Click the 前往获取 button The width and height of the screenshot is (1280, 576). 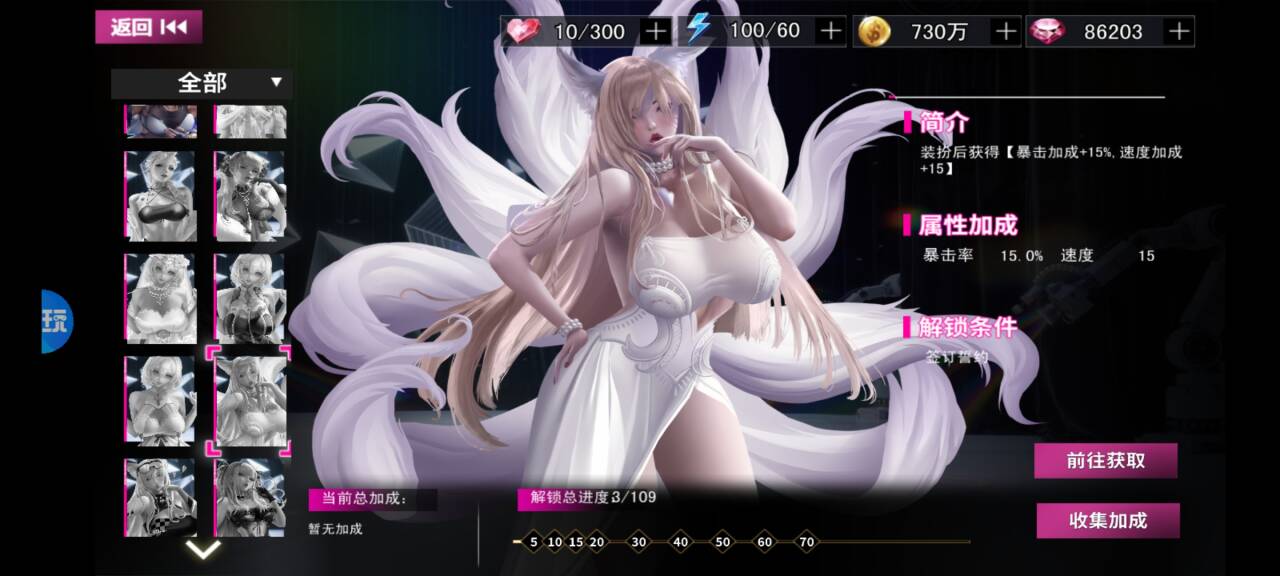(x=1105, y=461)
